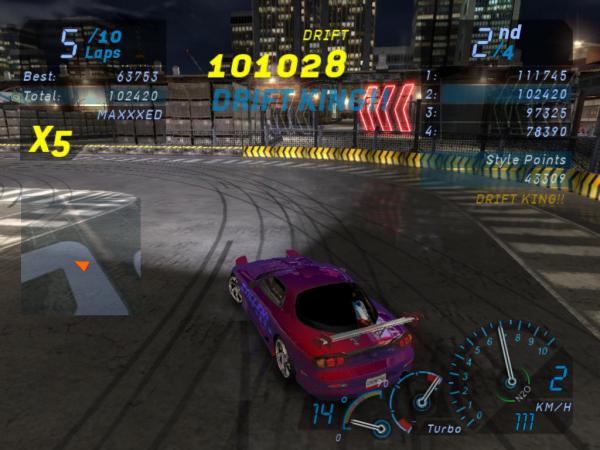Click the track minimap

pos(80,255)
